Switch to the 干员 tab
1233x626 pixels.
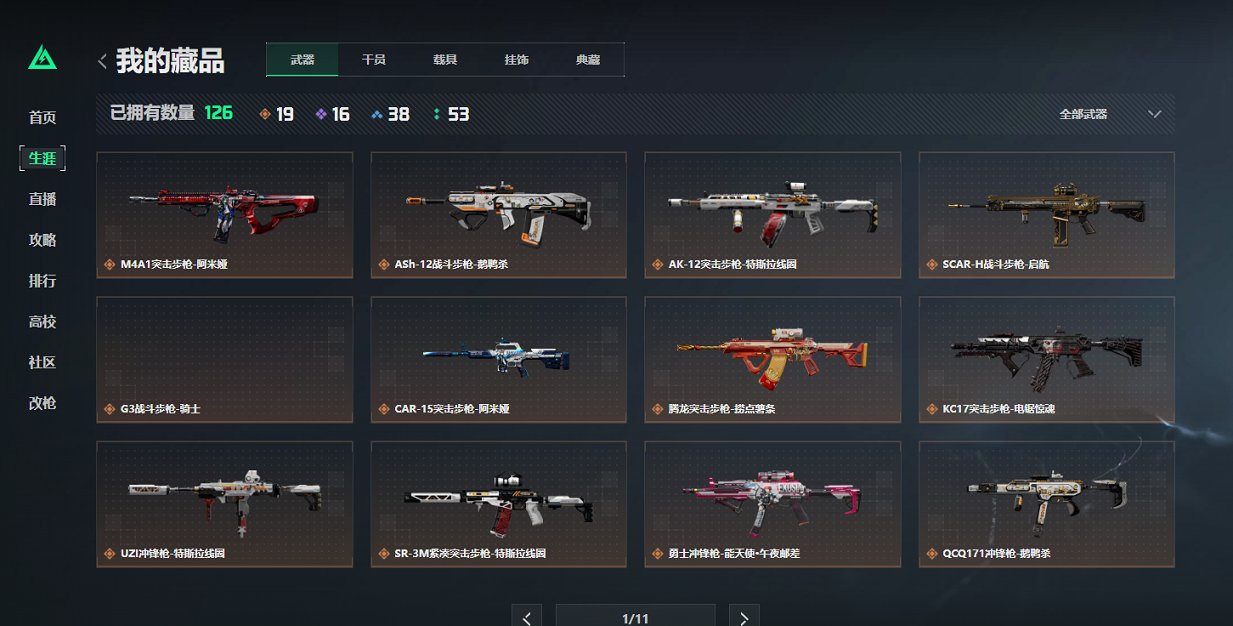374,60
